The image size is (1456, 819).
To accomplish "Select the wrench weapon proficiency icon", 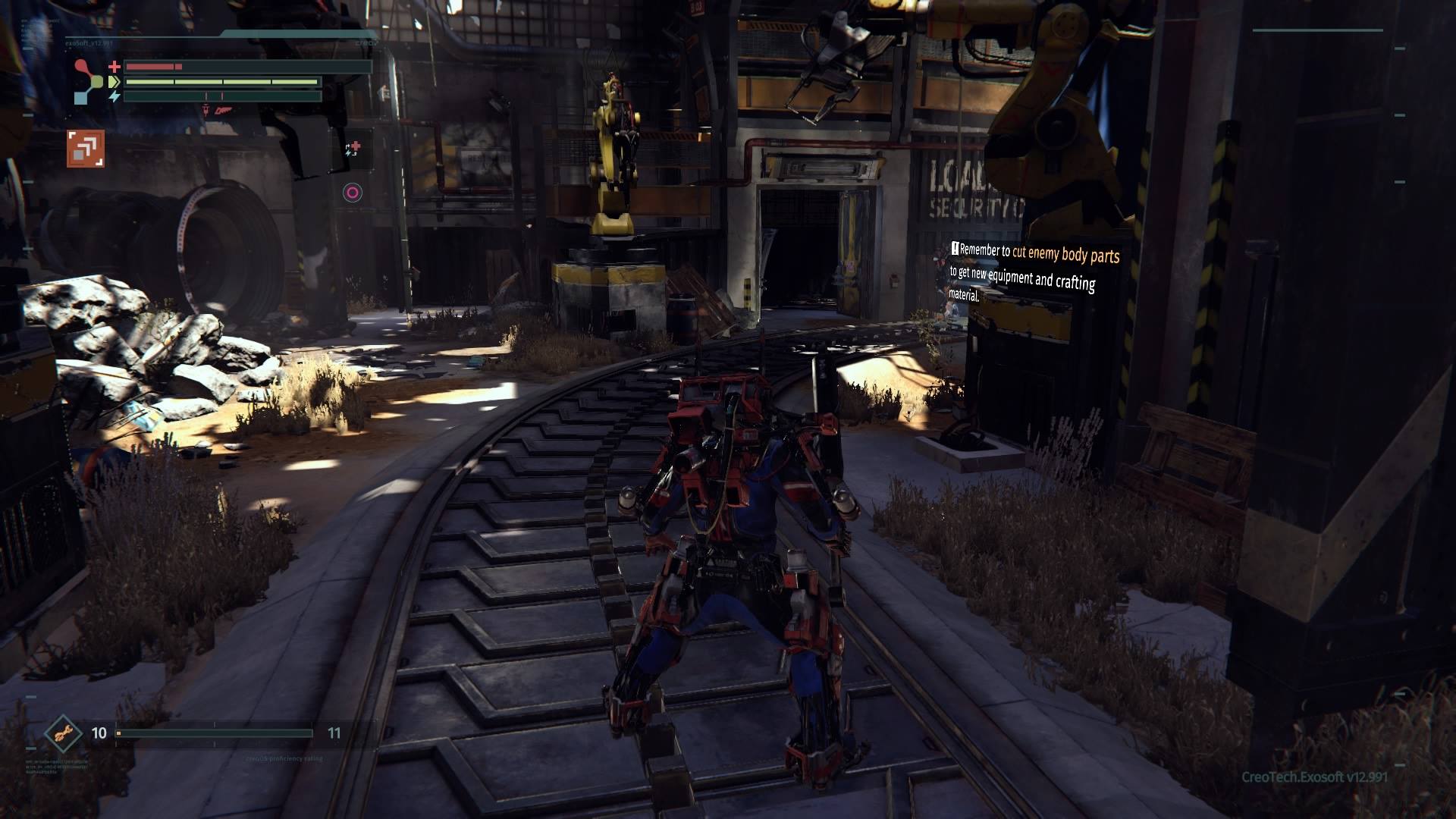I will (64, 733).
